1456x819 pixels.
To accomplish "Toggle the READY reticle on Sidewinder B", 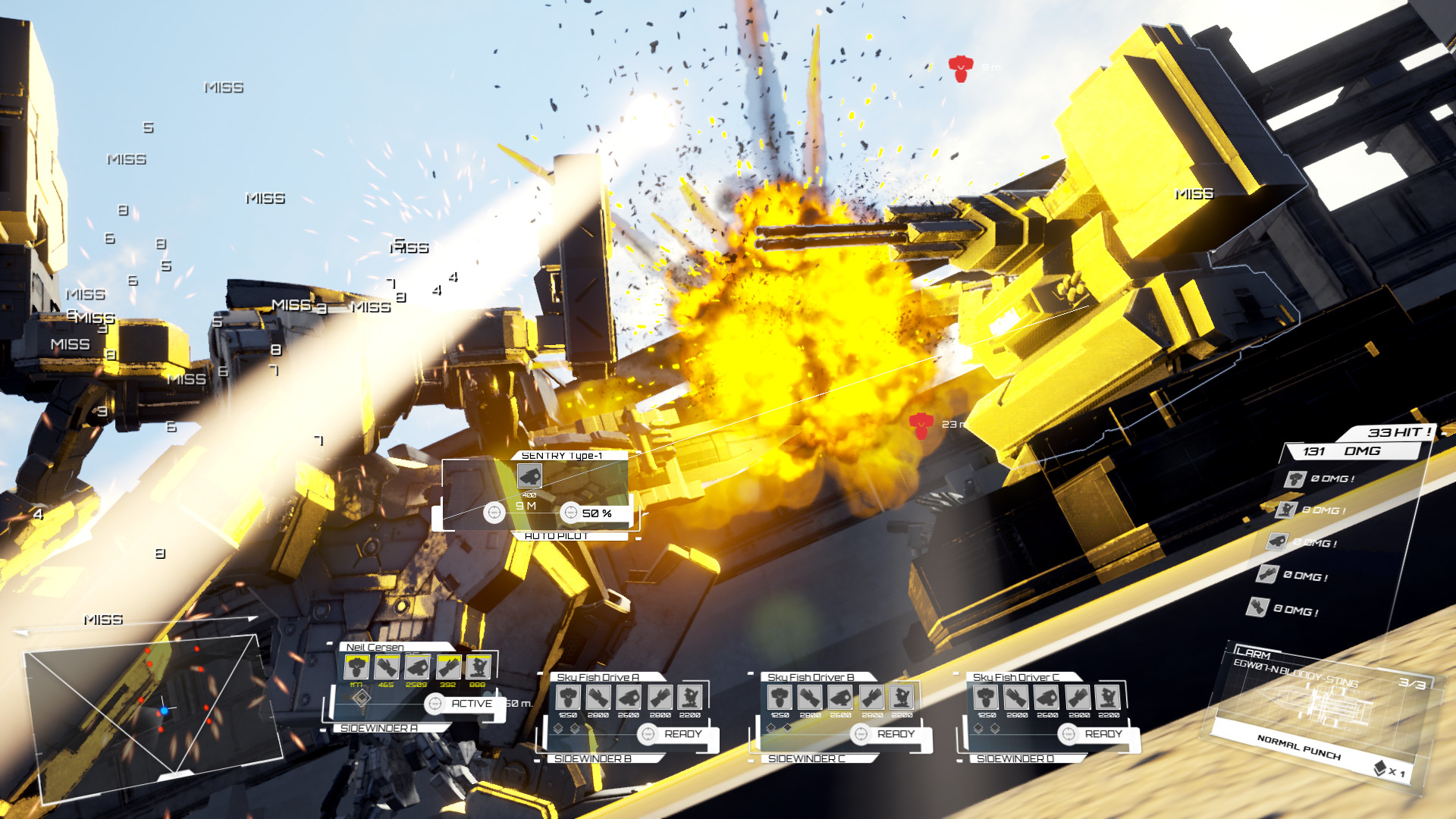I will coord(648,734).
